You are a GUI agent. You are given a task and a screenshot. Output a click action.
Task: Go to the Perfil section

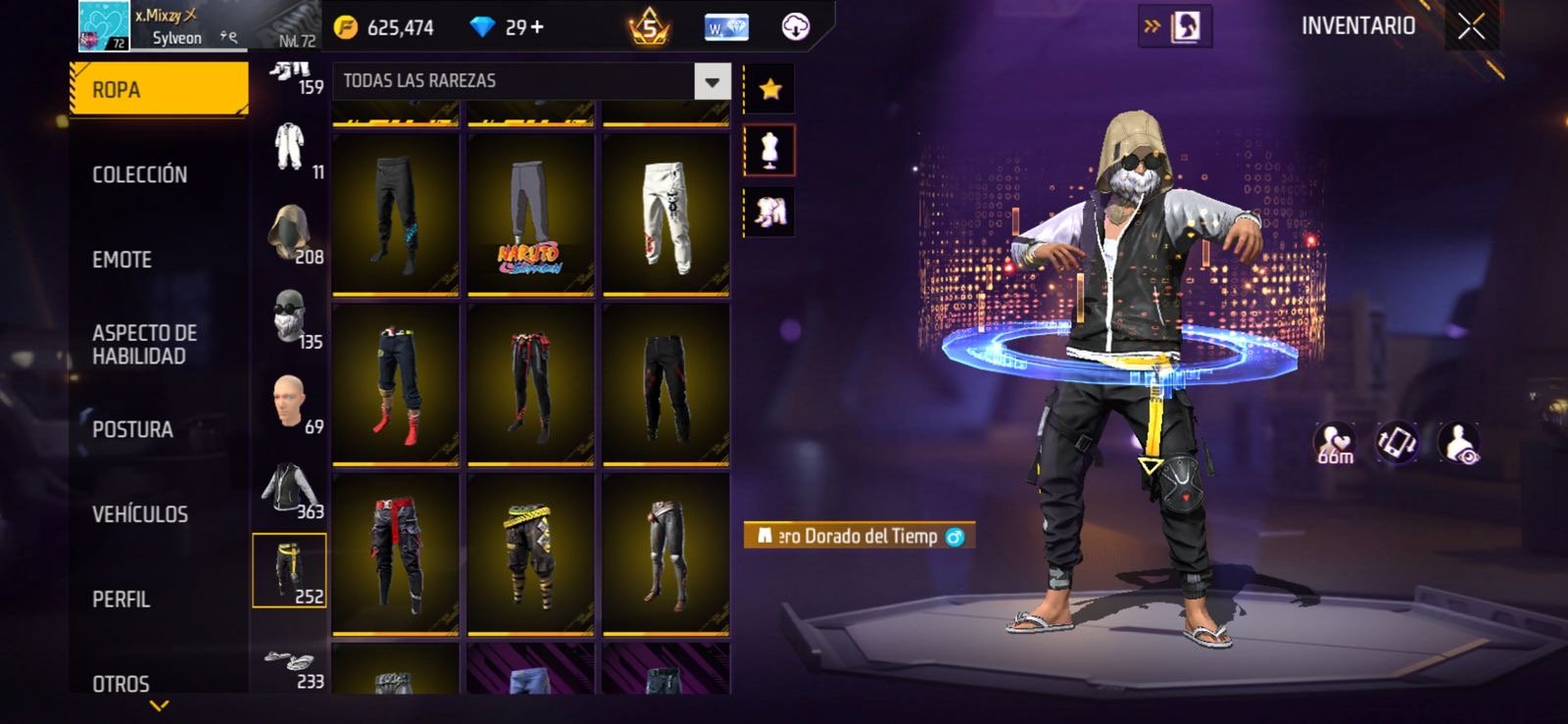121,599
